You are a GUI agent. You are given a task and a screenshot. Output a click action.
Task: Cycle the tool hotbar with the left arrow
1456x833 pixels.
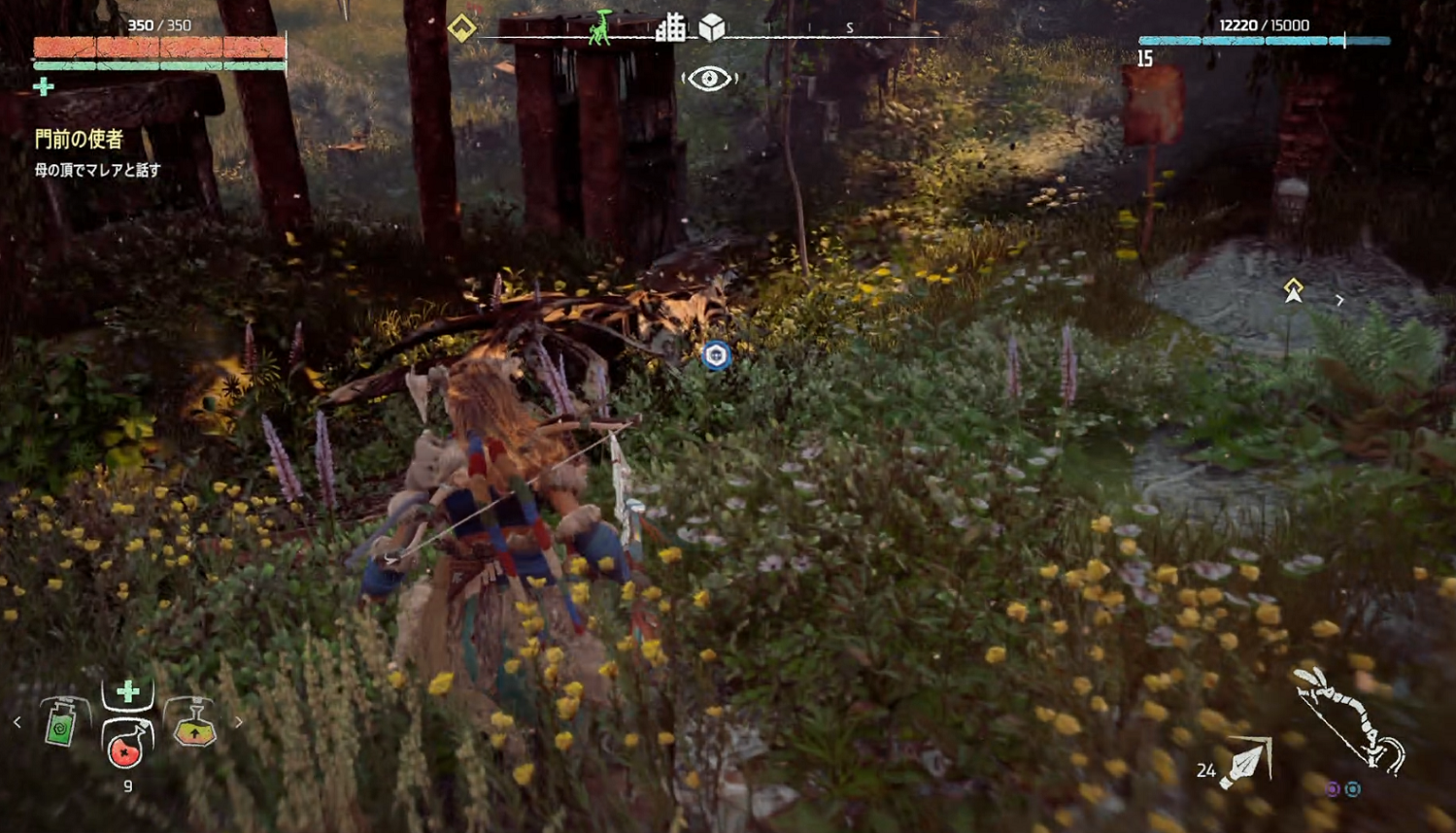click(17, 722)
